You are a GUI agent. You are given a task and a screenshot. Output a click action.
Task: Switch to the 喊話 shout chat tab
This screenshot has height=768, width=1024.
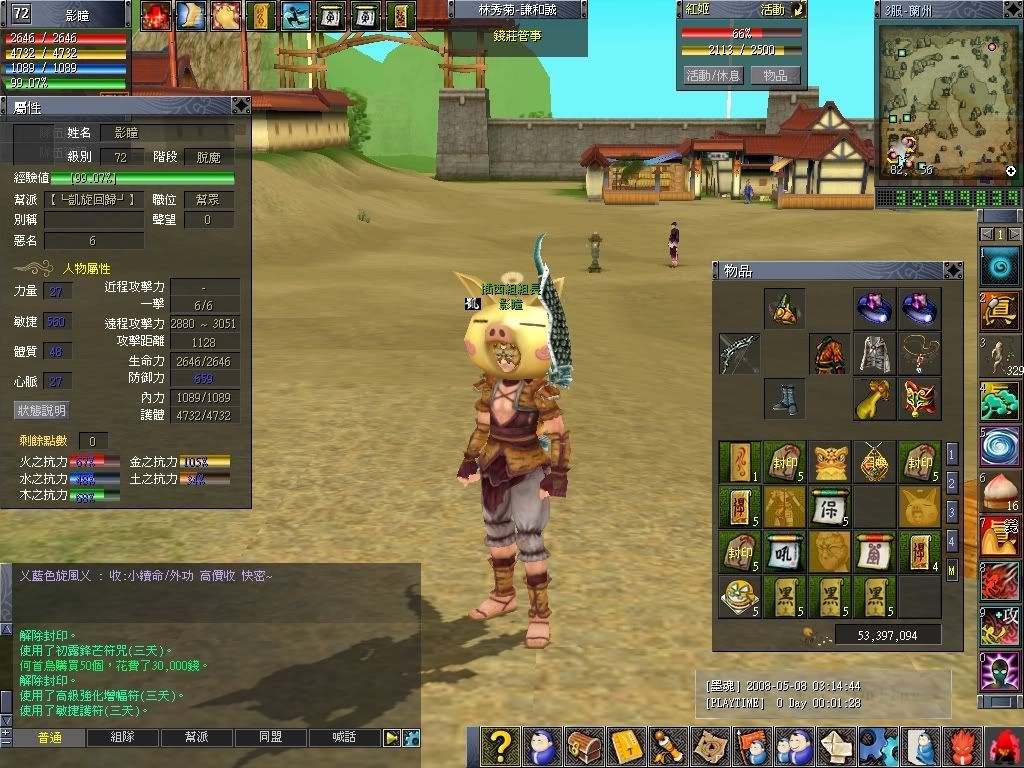[x=345, y=738]
